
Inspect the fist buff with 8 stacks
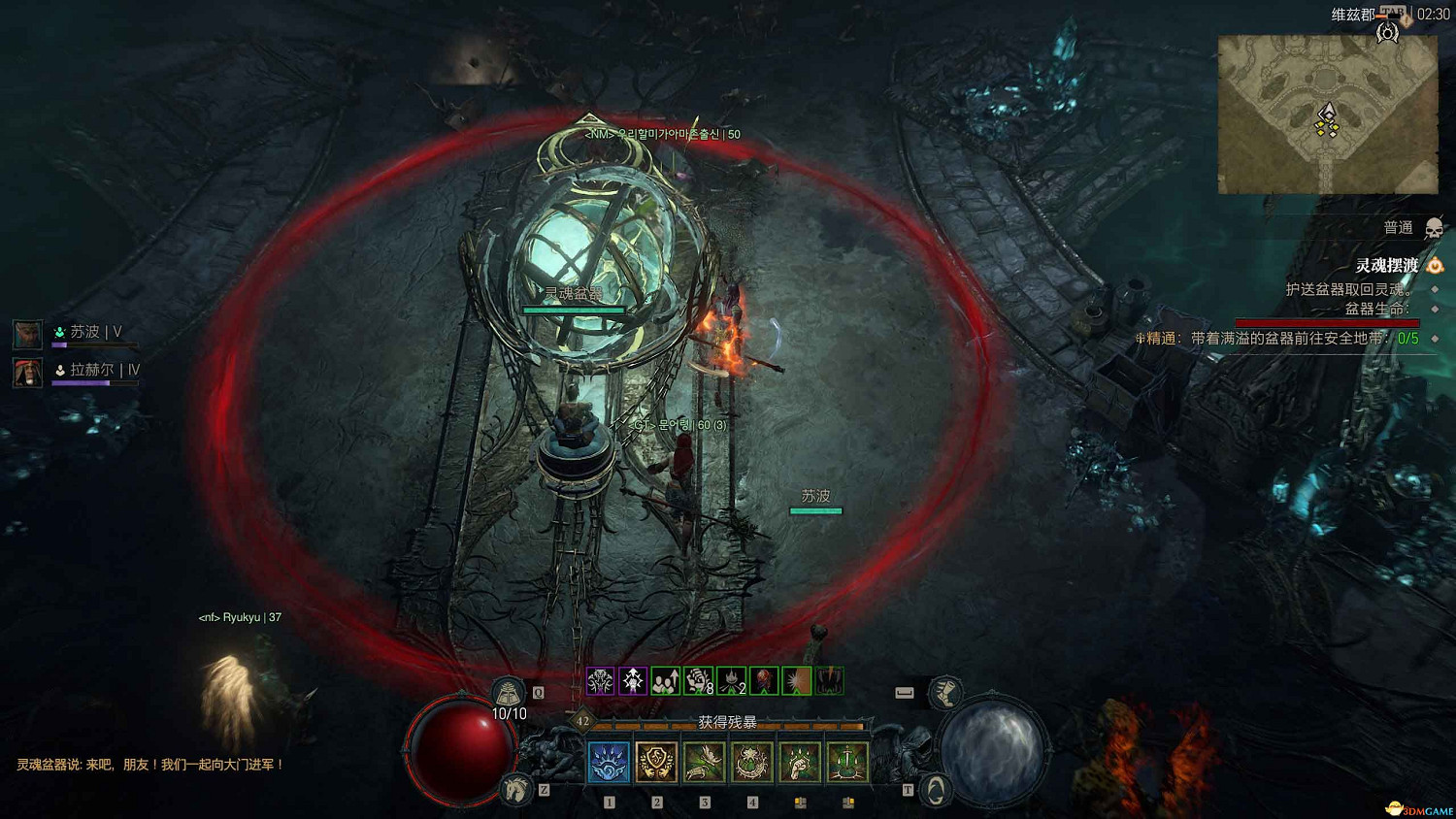pyautogui.click(x=698, y=681)
